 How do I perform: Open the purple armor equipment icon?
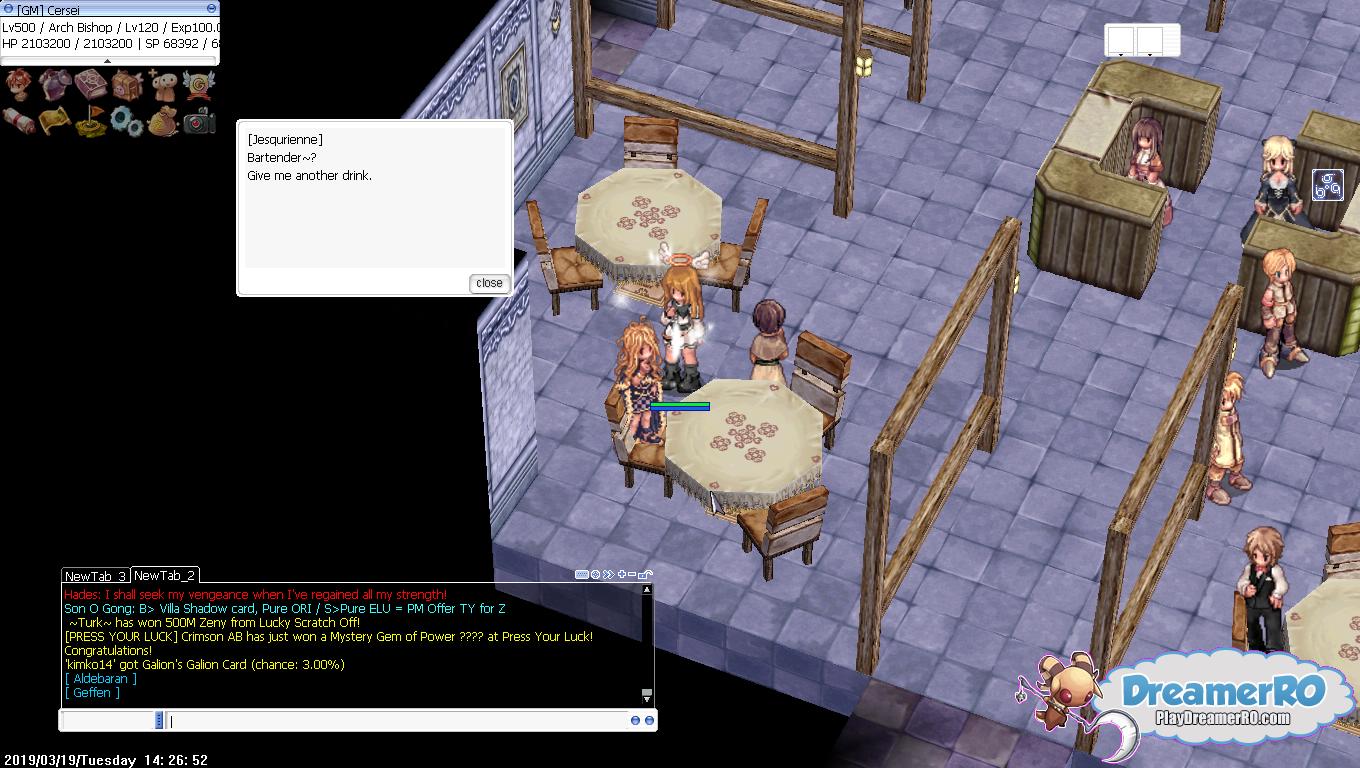56,86
